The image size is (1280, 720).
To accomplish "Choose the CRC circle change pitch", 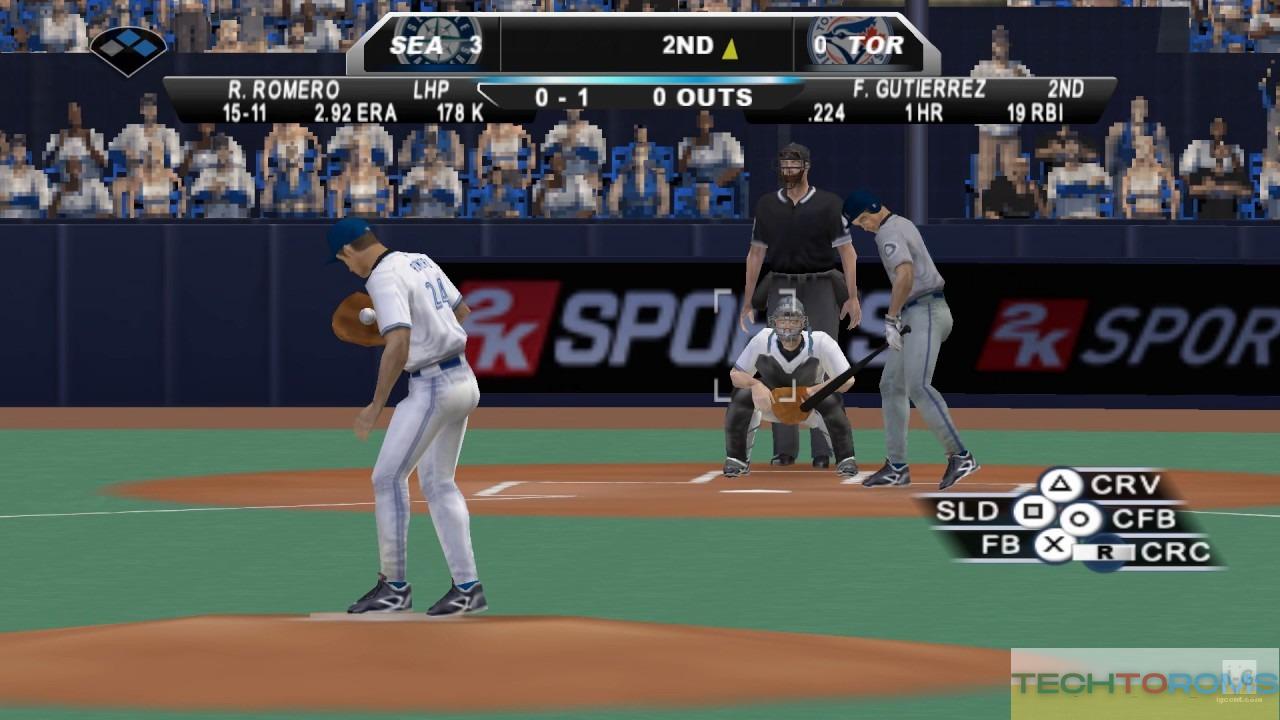I will point(1105,552).
